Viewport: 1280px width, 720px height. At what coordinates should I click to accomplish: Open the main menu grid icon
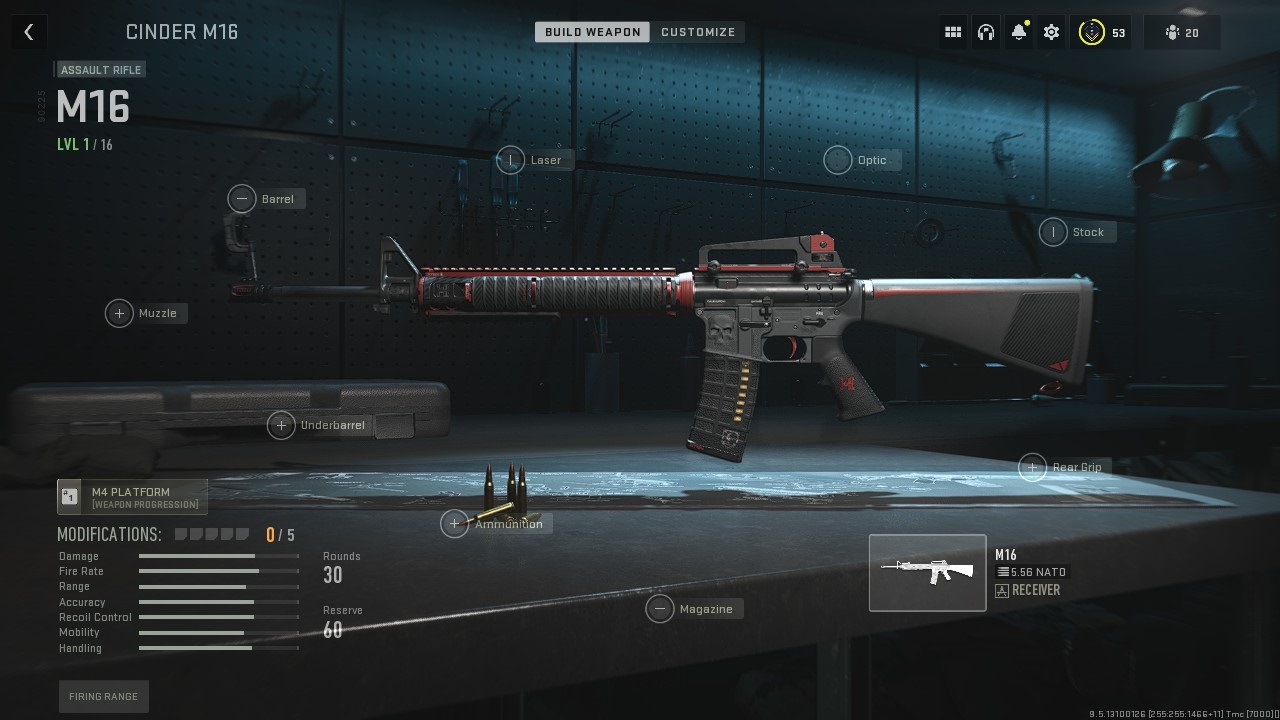(952, 31)
